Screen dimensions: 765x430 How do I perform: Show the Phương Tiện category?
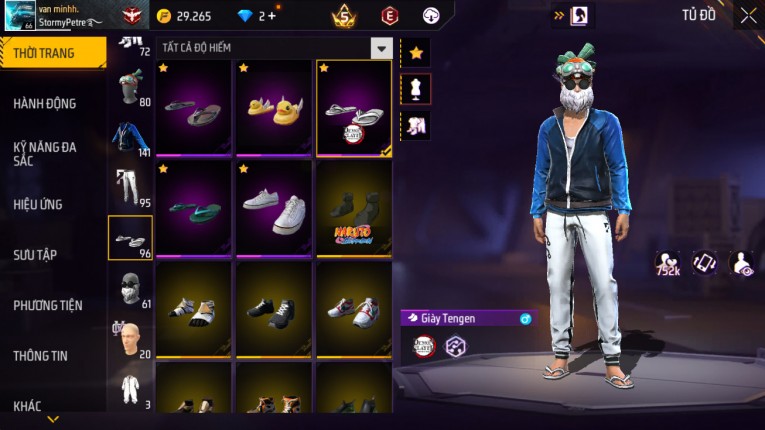pyautogui.click(x=48, y=305)
